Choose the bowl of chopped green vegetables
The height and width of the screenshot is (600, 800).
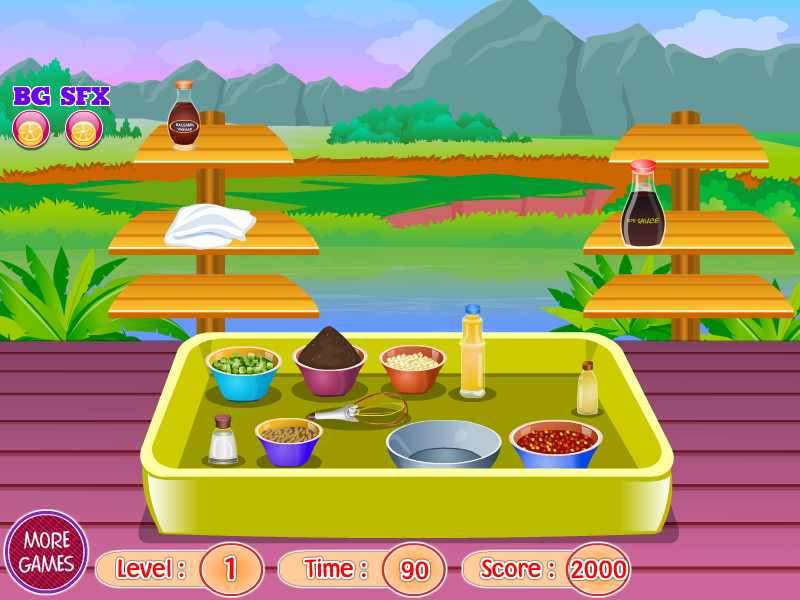tap(242, 372)
